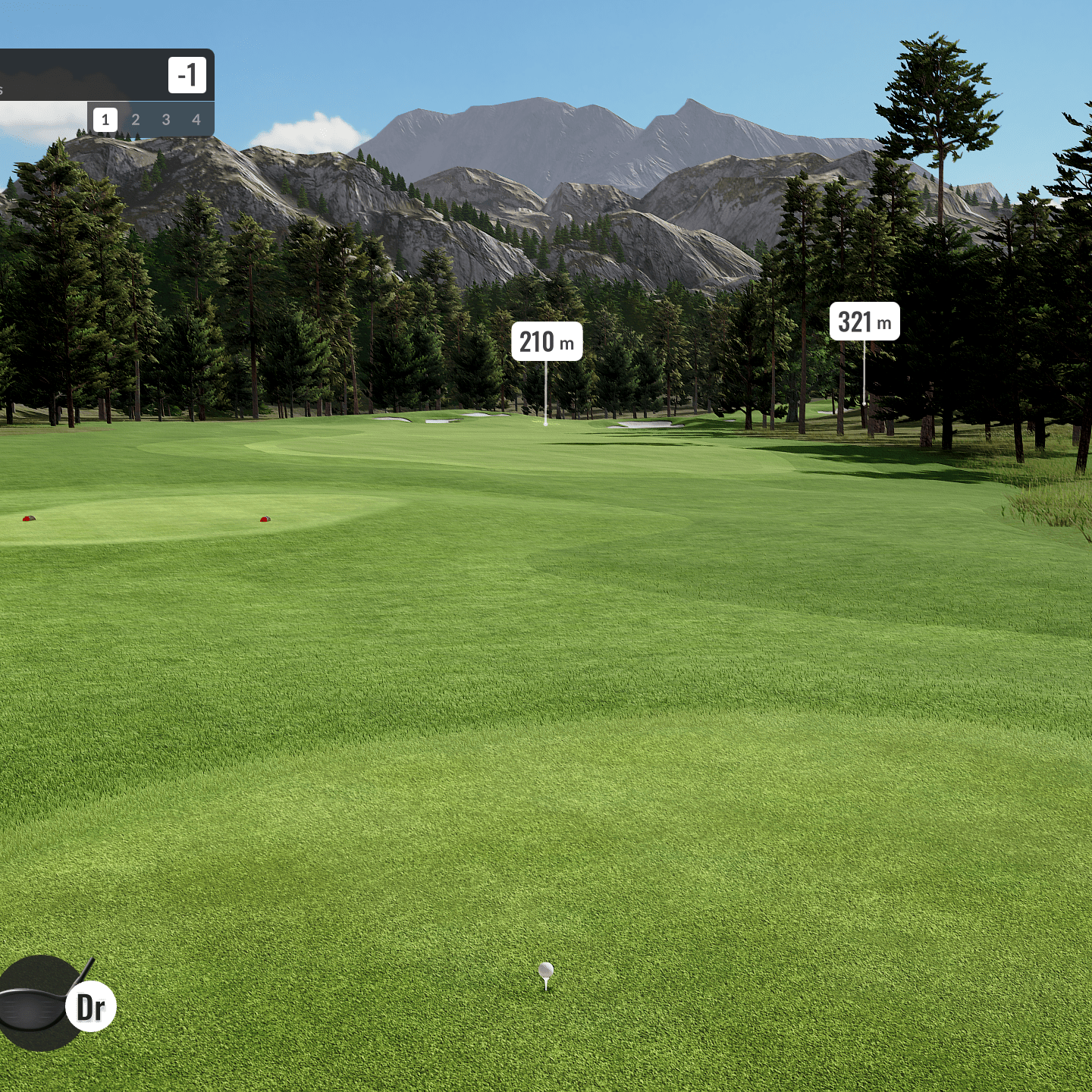Image resolution: width=1092 pixels, height=1092 pixels.
Task: Select hole 1 on the scorecard
Action: pyautogui.click(x=105, y=120)
